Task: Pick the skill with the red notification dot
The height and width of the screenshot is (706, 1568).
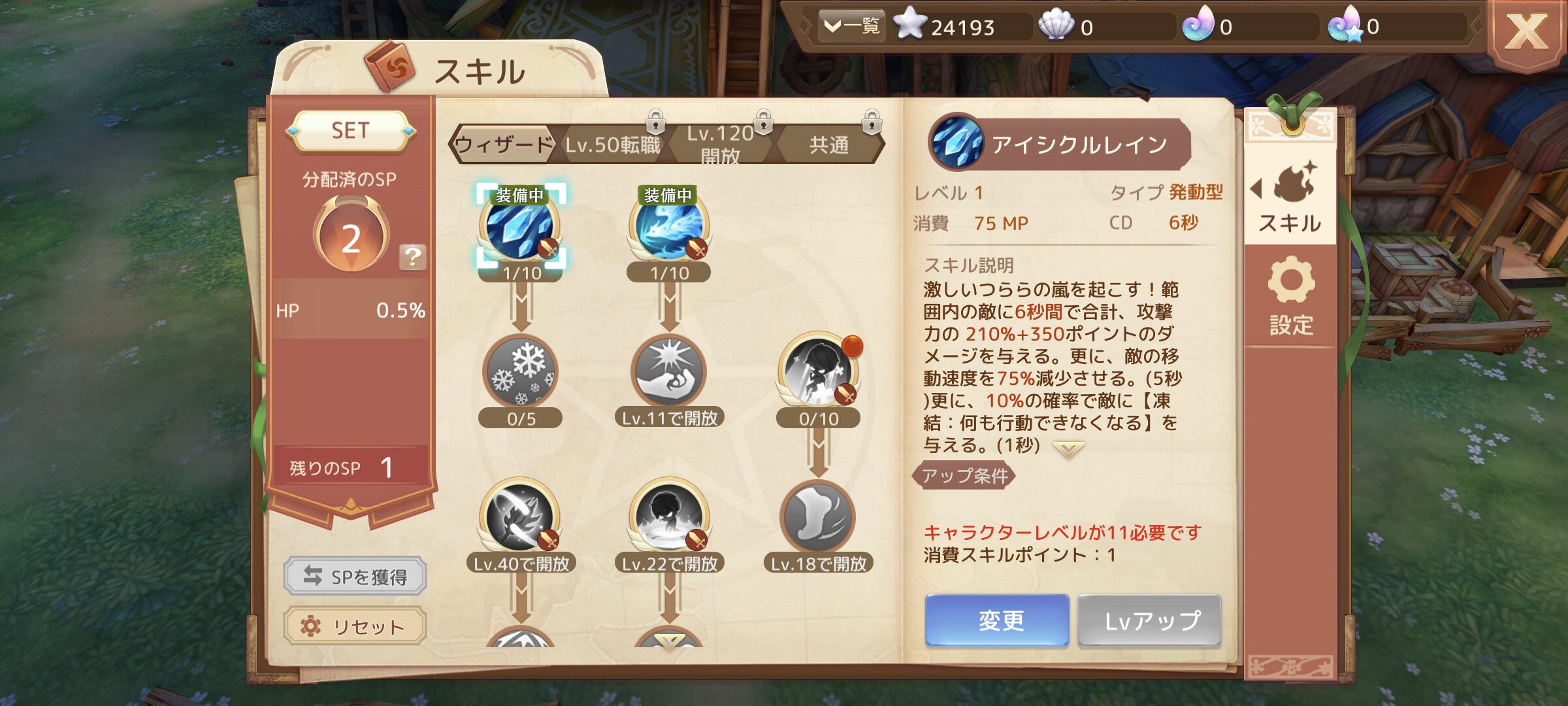Action: click(x=818, y=373)
